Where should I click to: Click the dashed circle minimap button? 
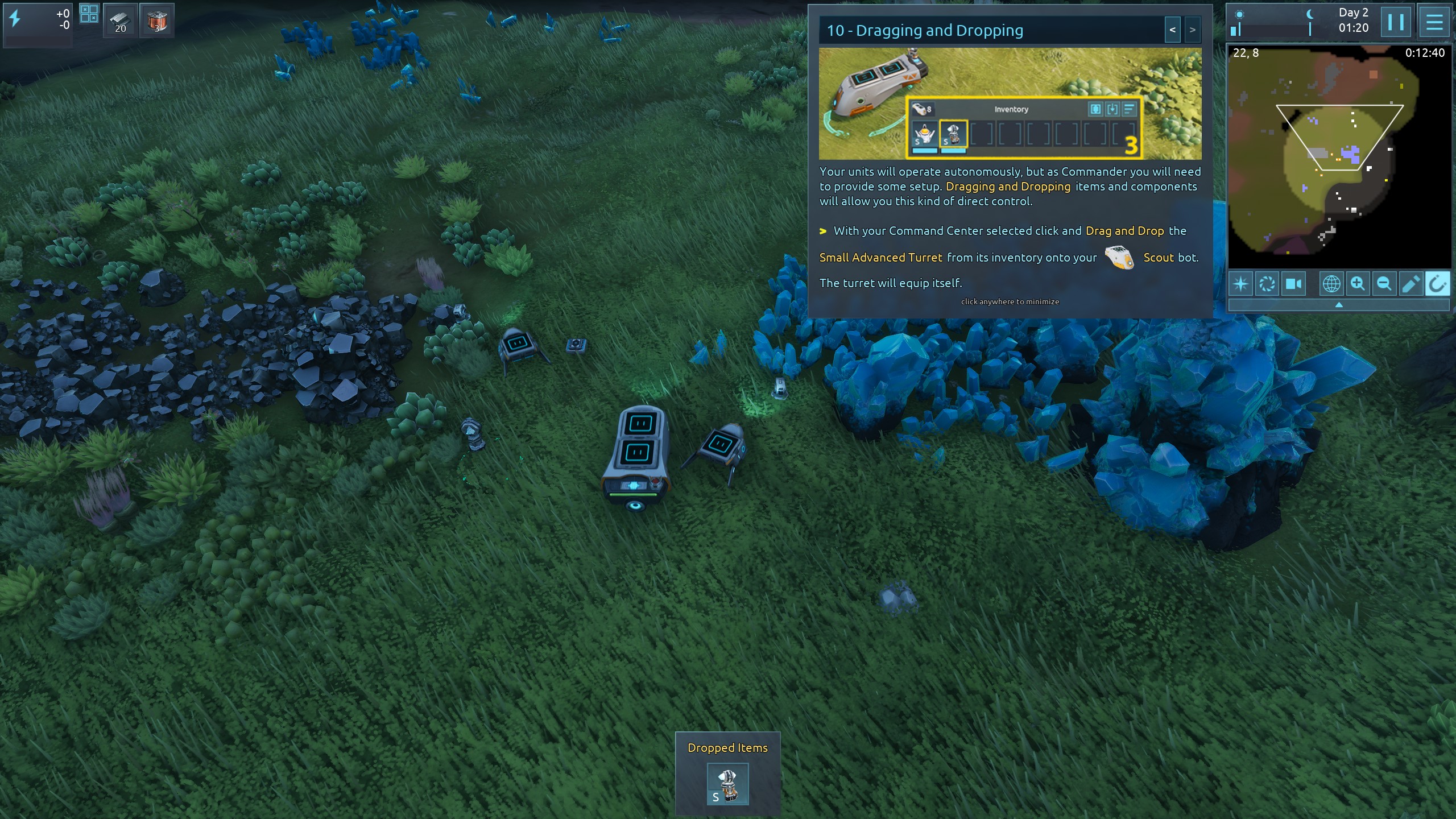point(1267,284)
